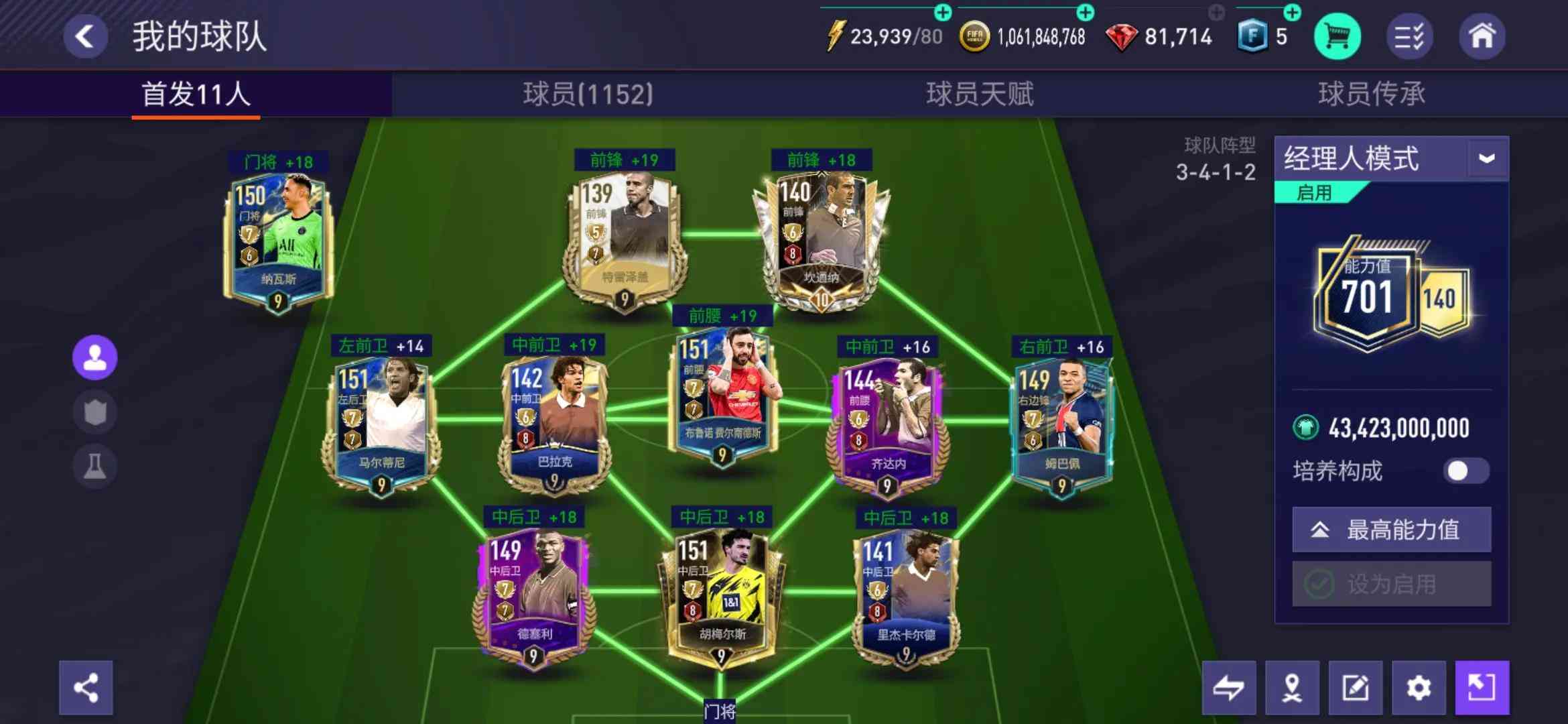Open the shopping cart store icon
1568x724 pixels.
coord(1336,38)
